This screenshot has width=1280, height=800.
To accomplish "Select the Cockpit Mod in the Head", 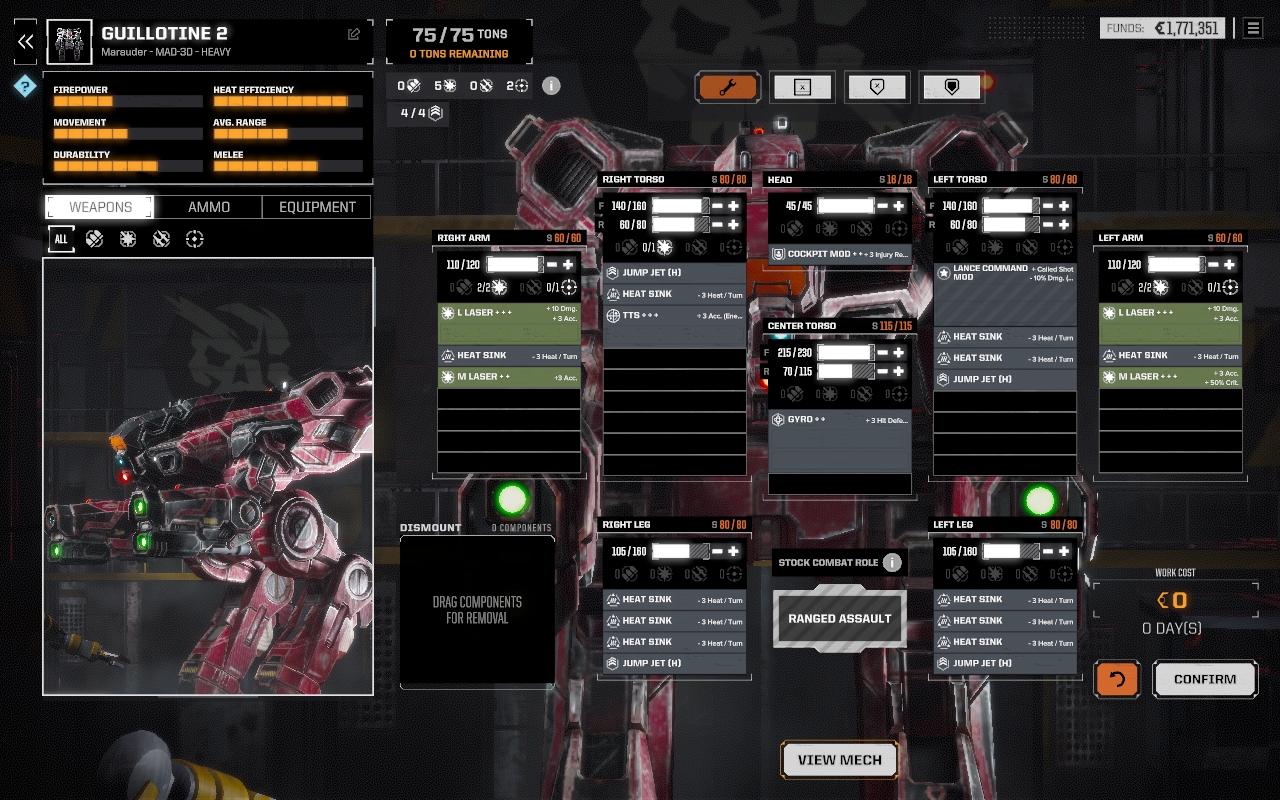I will pyautogui.click(x=839, y=254).
